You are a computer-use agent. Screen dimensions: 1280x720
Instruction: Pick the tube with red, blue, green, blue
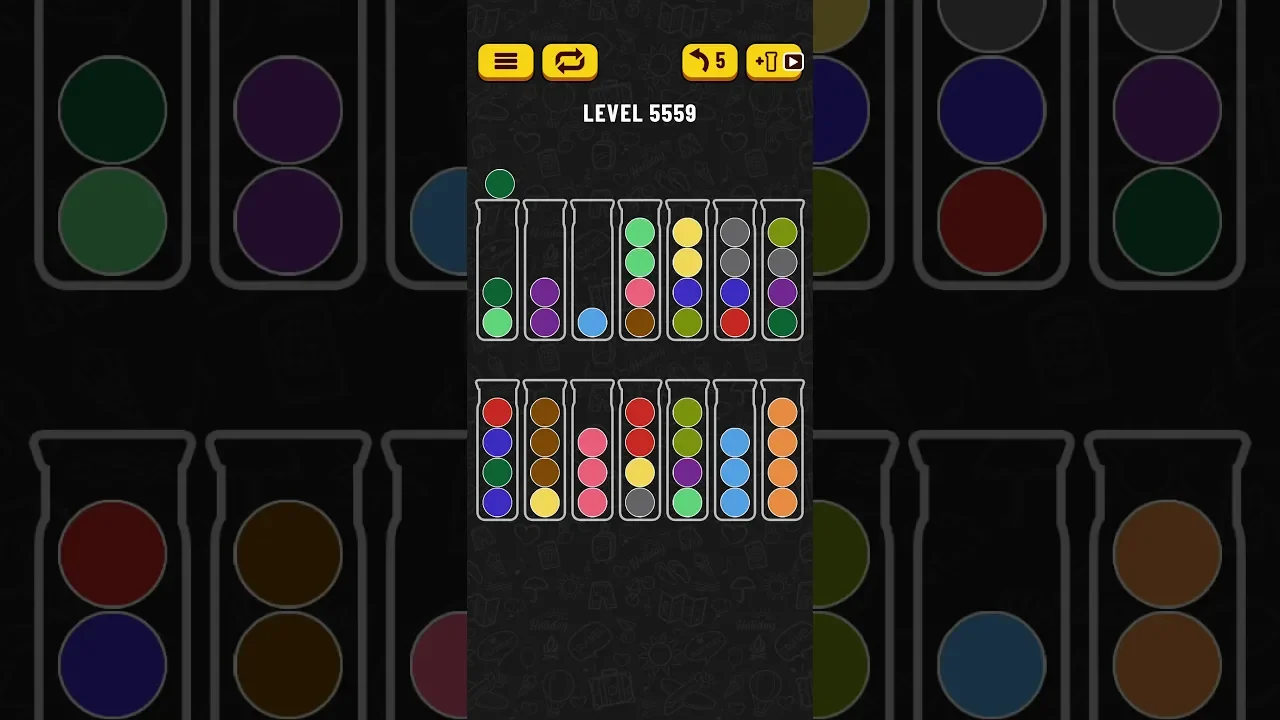(497, 452)
